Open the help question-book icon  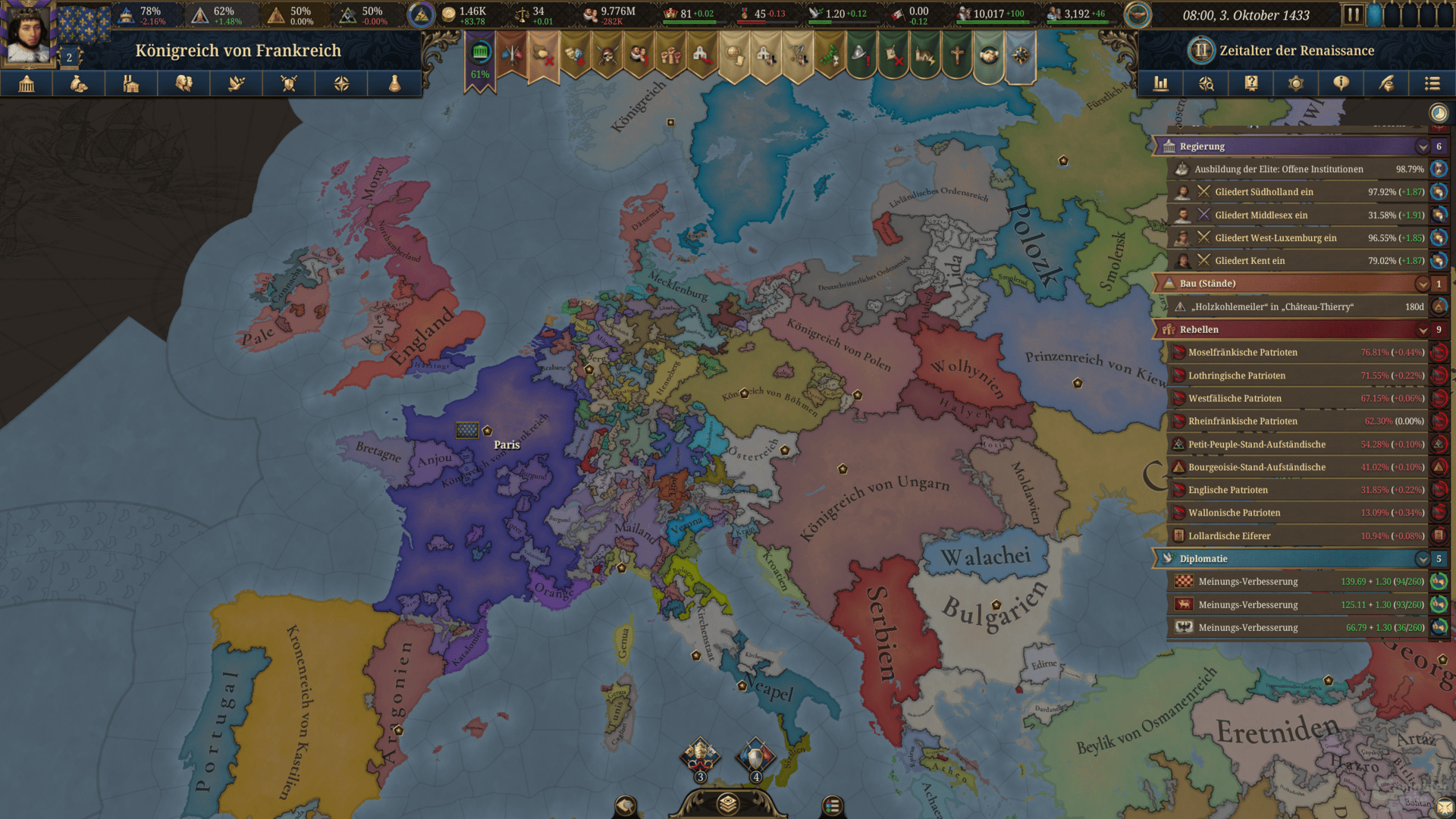click(x=1251, y=83)
